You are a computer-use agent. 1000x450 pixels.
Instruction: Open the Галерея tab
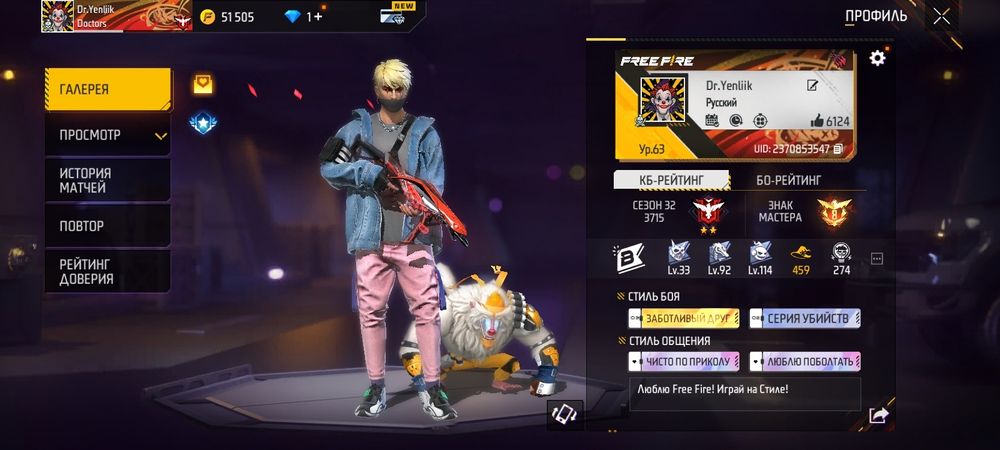(107, 90)
